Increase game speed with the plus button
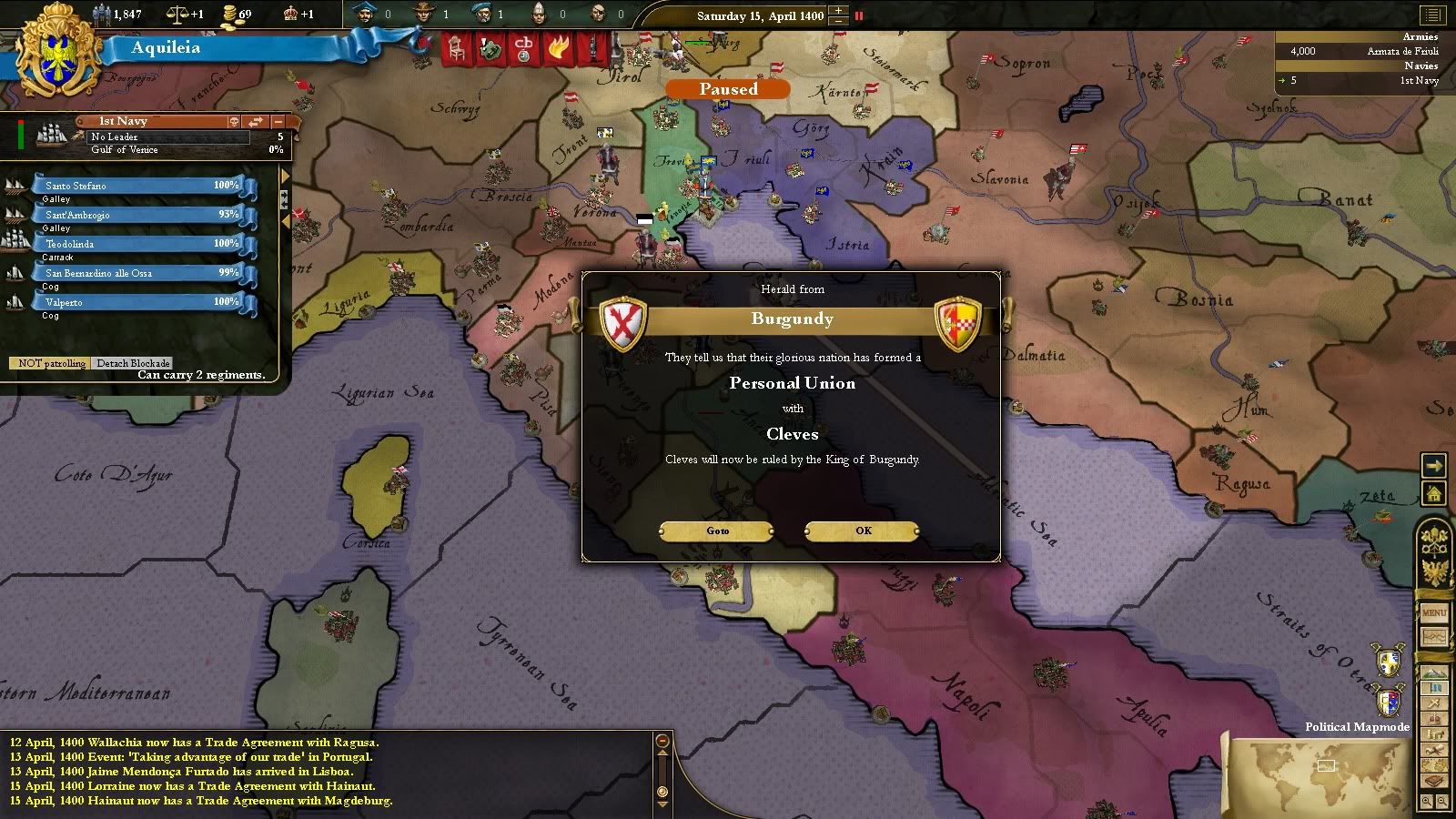 [838, 10]
